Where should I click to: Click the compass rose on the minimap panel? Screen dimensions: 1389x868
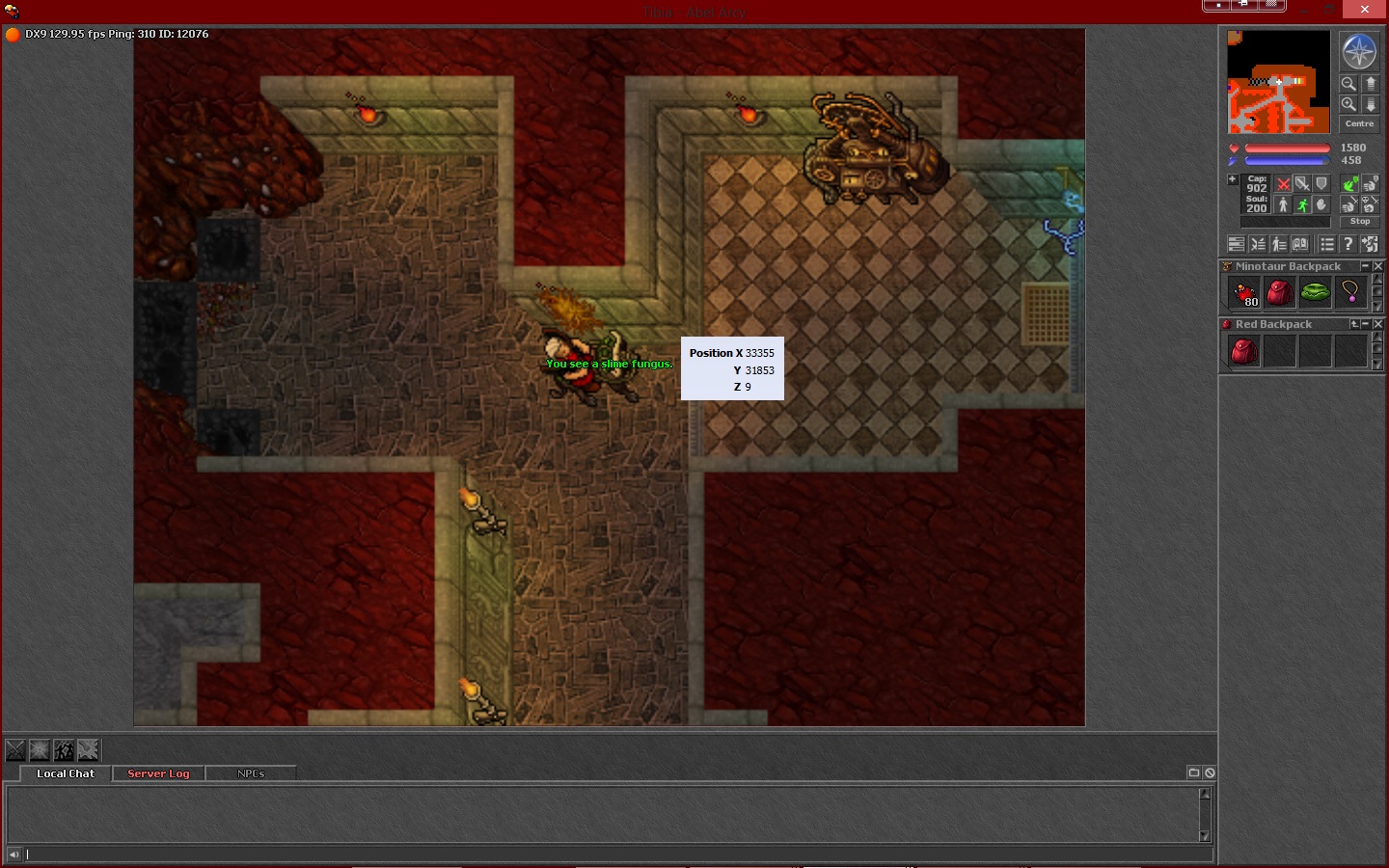[x=1358, y=51]
